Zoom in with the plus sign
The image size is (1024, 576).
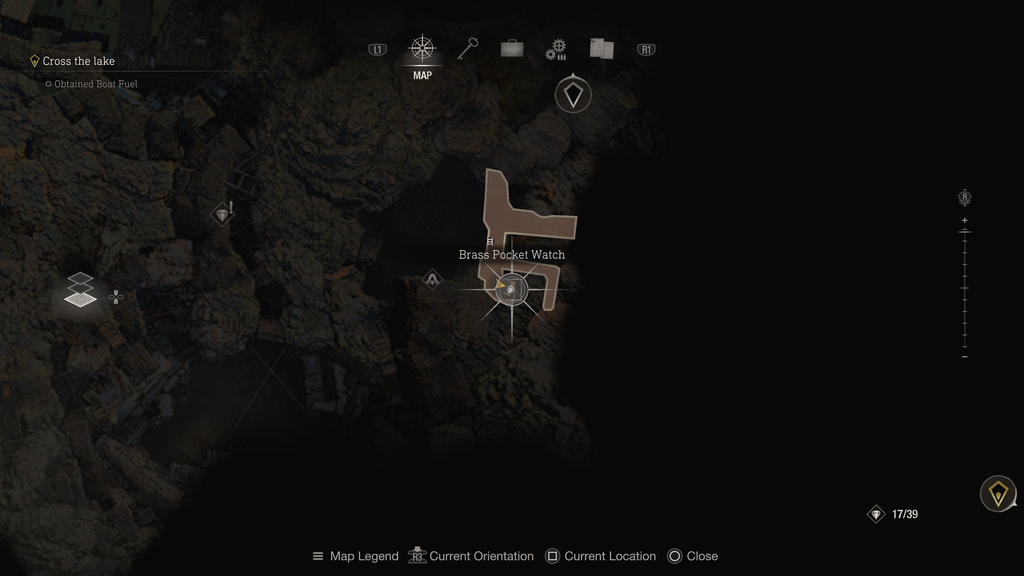[964, 220]
